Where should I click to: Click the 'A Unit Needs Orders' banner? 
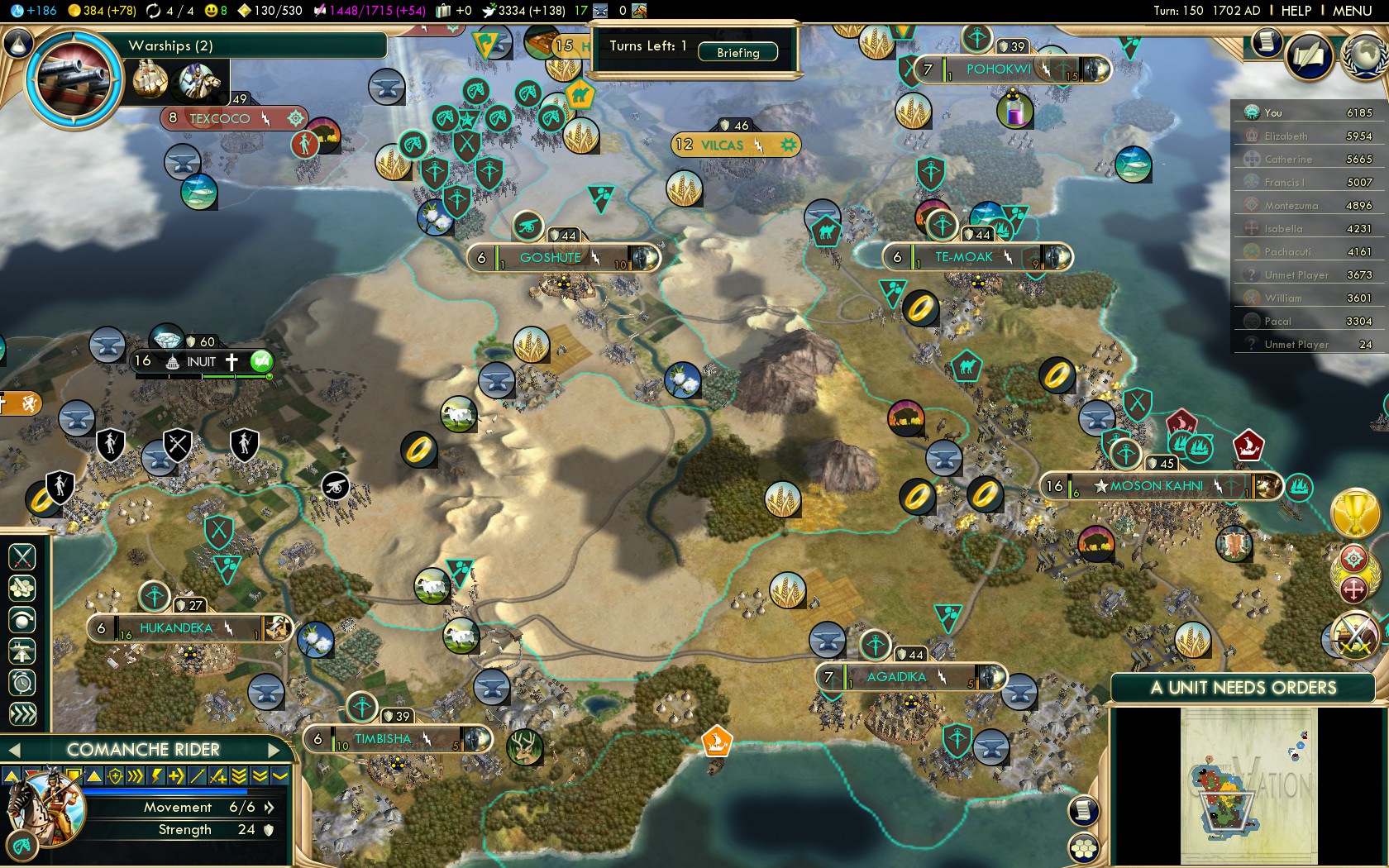pyautogui.click(x=1243, y=688)
